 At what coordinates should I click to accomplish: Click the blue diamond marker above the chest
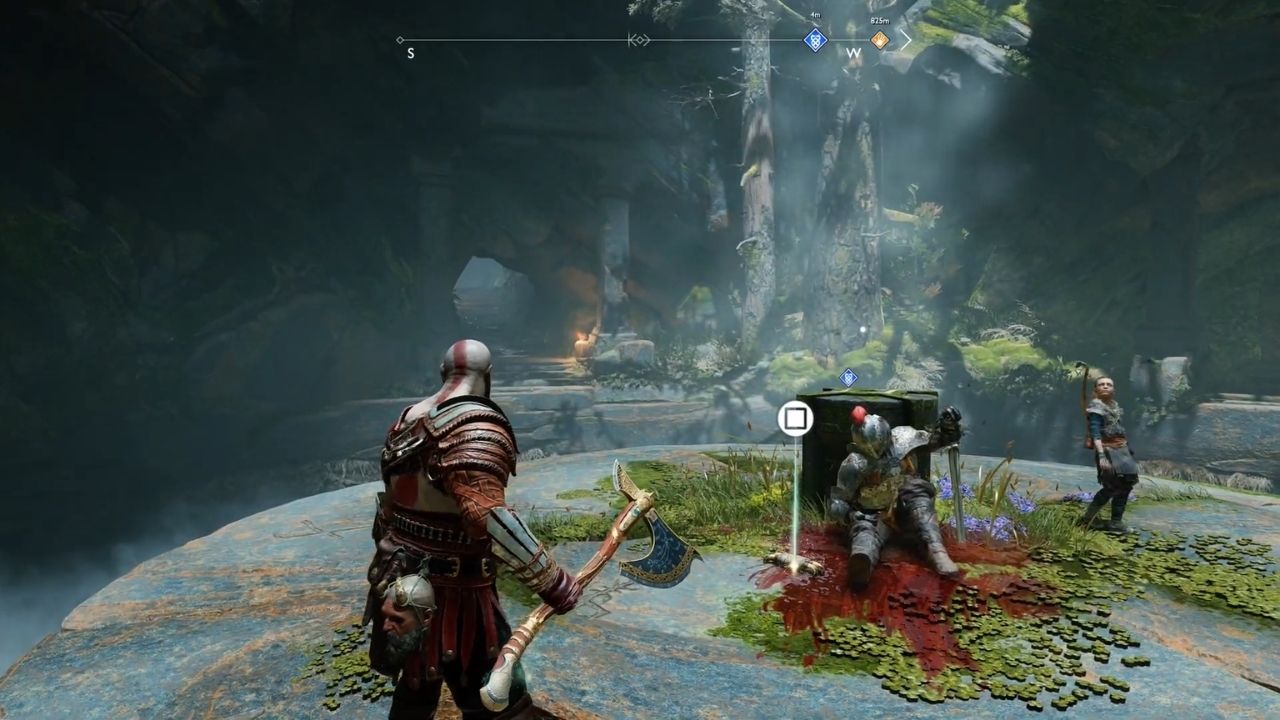coord(848,377)
